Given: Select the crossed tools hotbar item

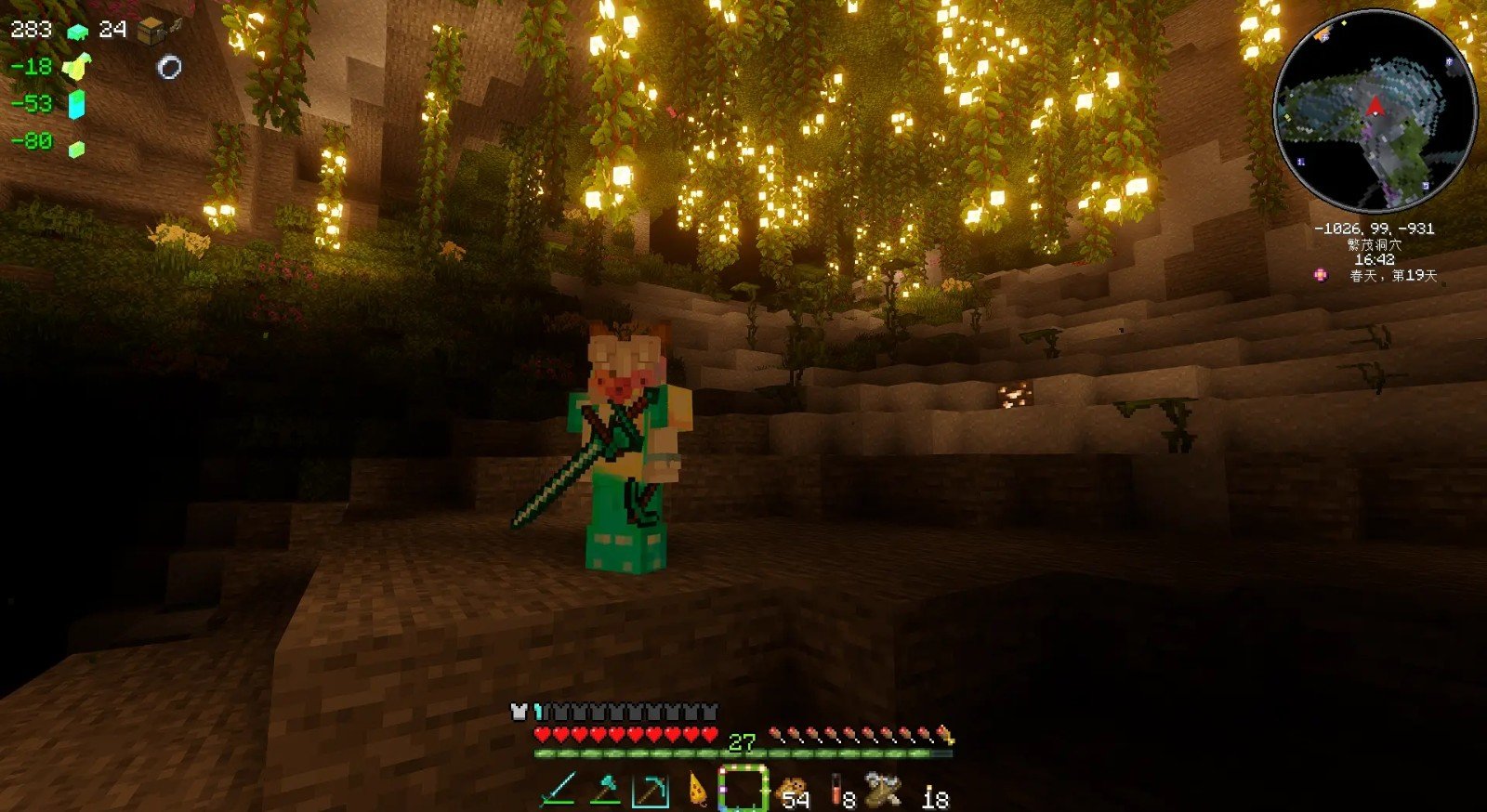Looking at the screenshot, I should pyautogui.click(x=884, y=791).
